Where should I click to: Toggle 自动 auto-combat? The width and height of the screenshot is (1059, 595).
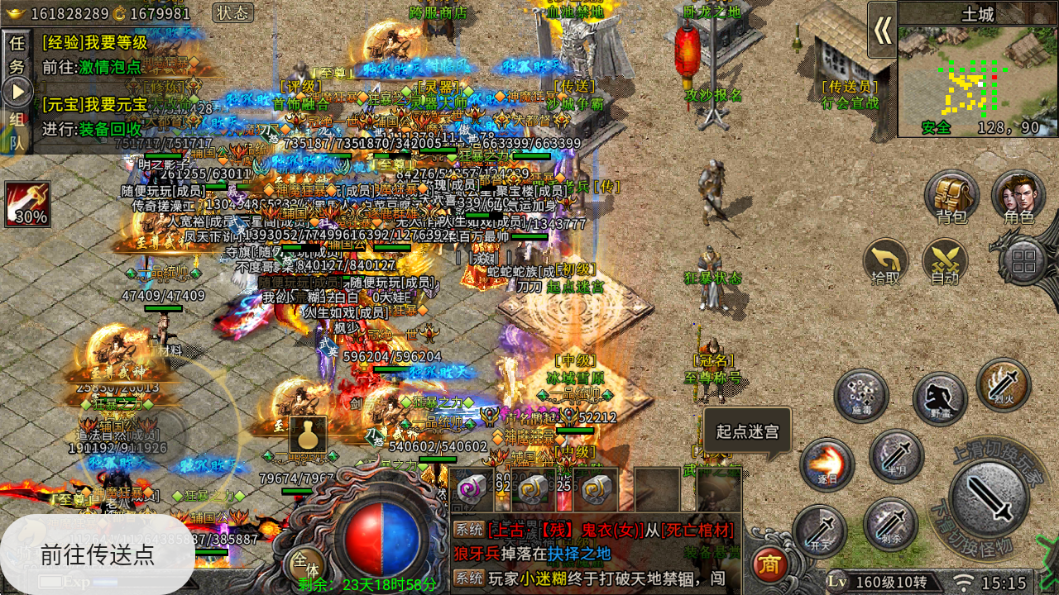coord(945,261)
